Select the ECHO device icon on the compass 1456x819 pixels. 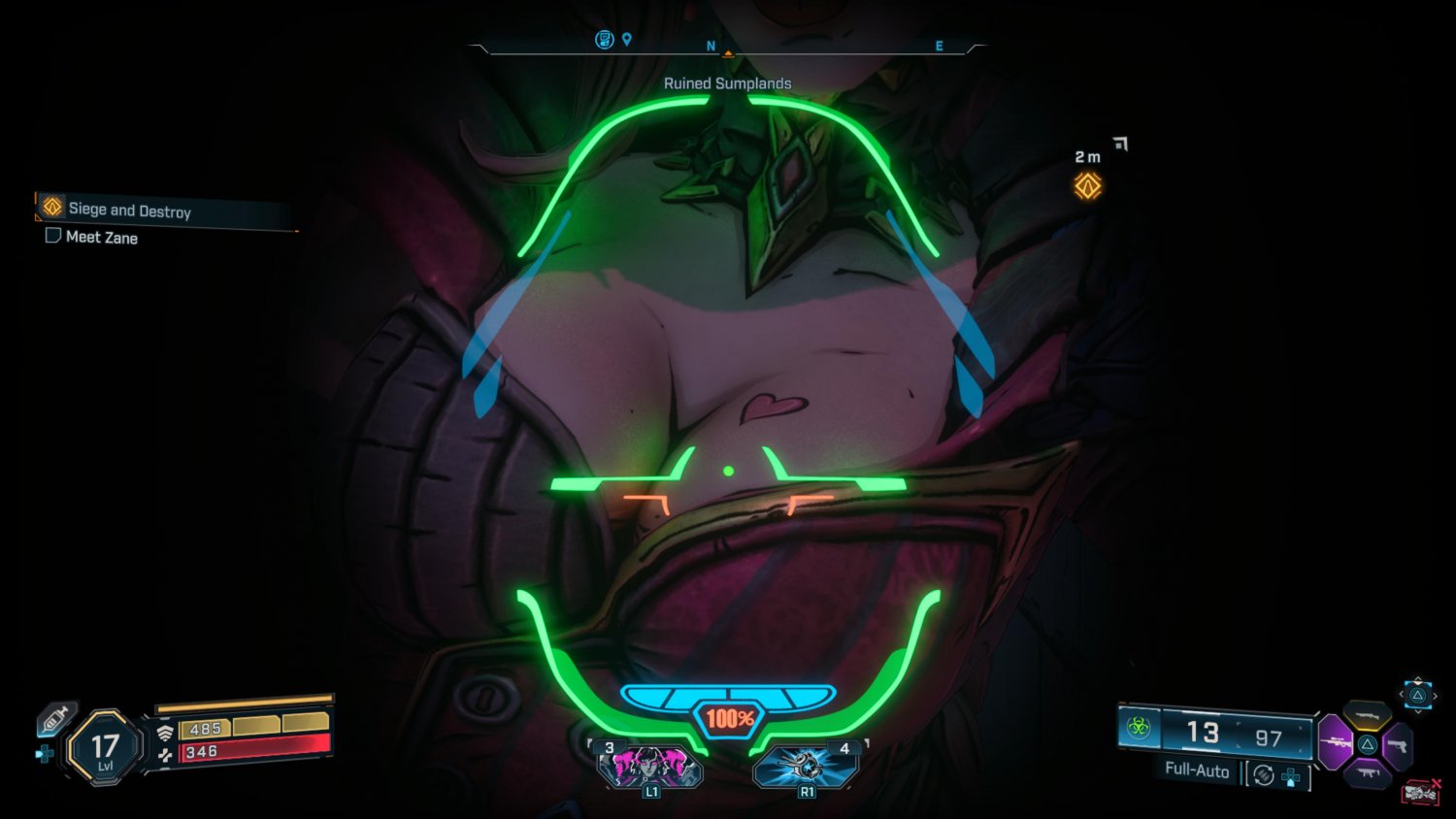(x=606, y=39)
